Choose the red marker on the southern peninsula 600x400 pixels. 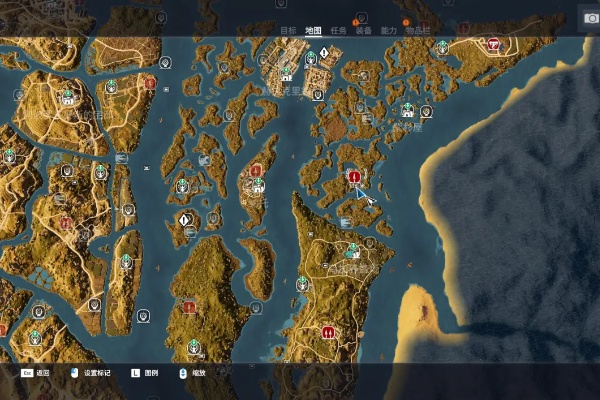[326, 331]
